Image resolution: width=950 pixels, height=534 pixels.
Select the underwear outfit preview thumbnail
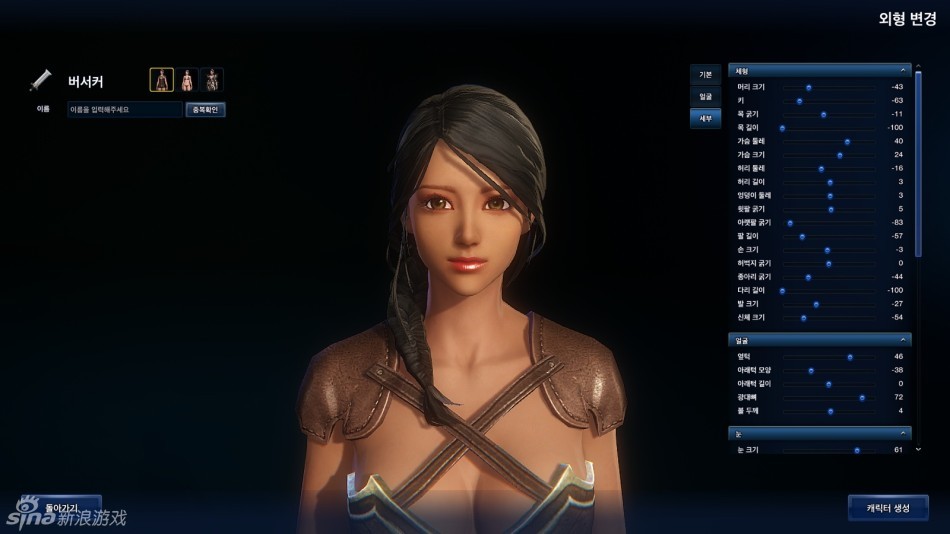pyautogui.click(x=187, y=80)
